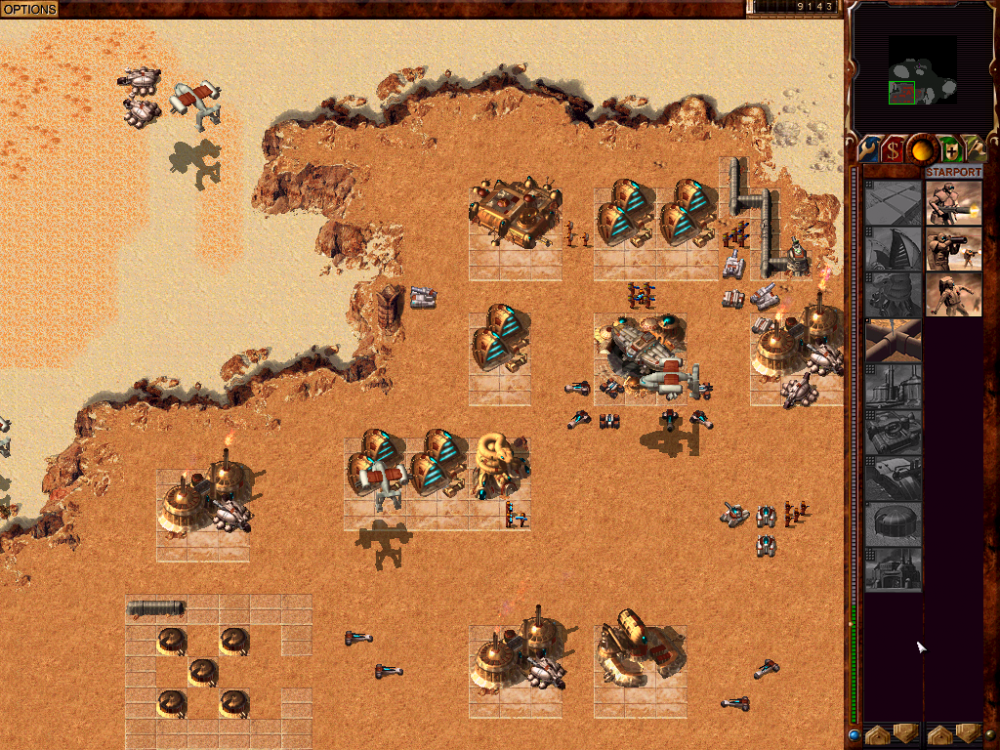Click the building list scroll-down arrow
The image size is (1000, 750).
[906, 734]
